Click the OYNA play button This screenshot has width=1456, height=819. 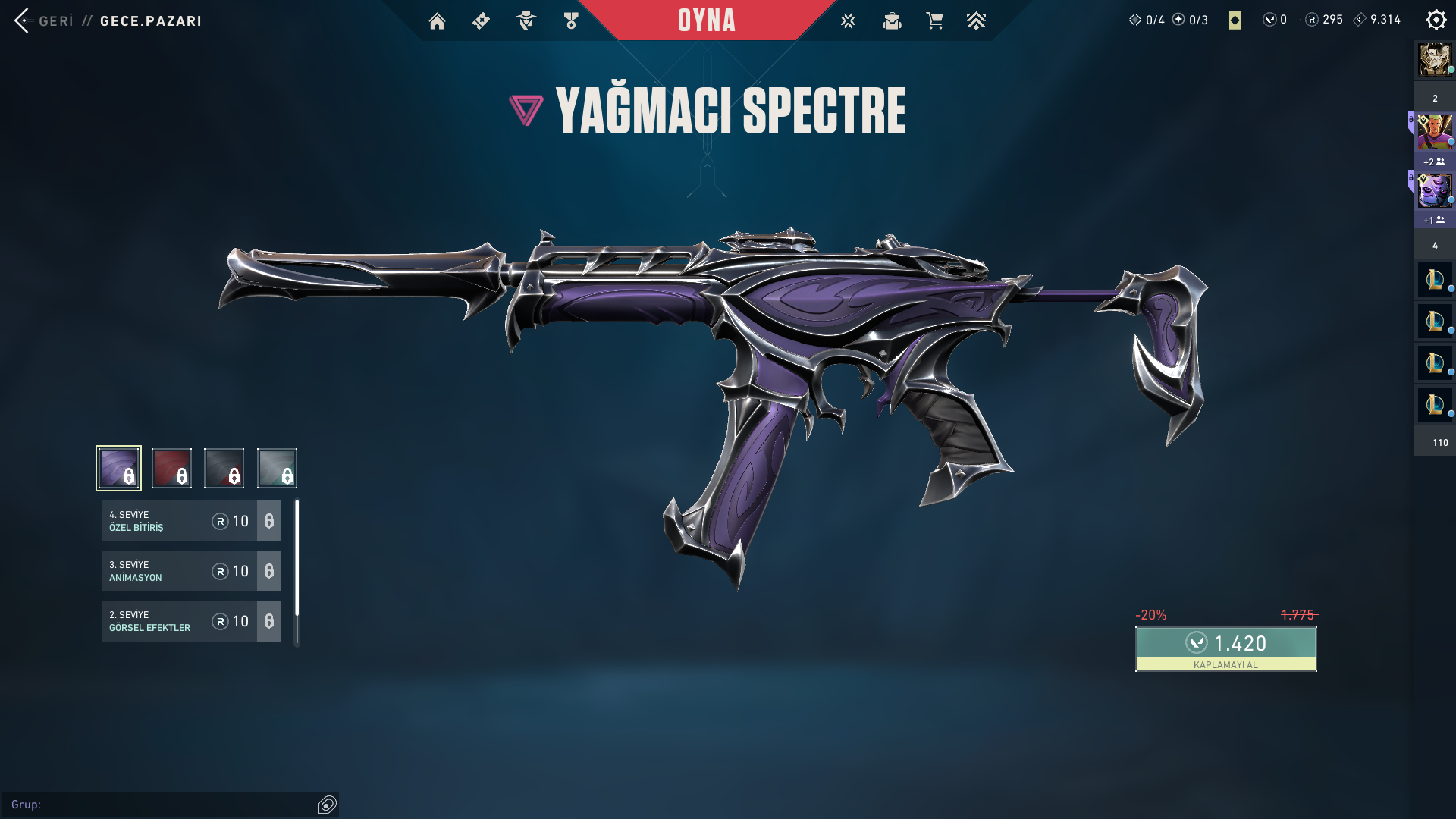coord(706,20)
